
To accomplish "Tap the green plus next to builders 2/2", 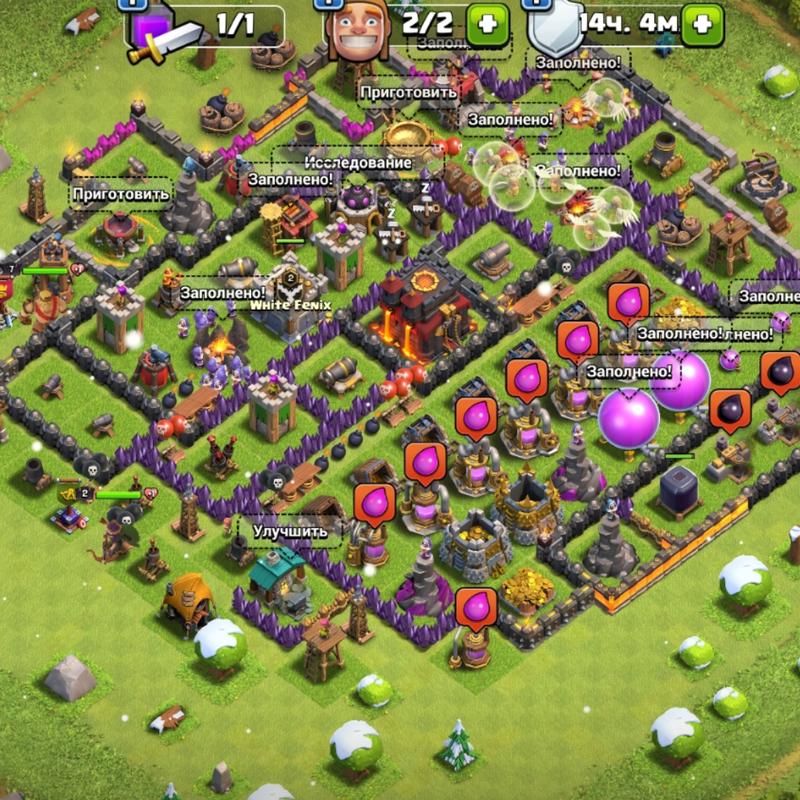I will [489, 23].
